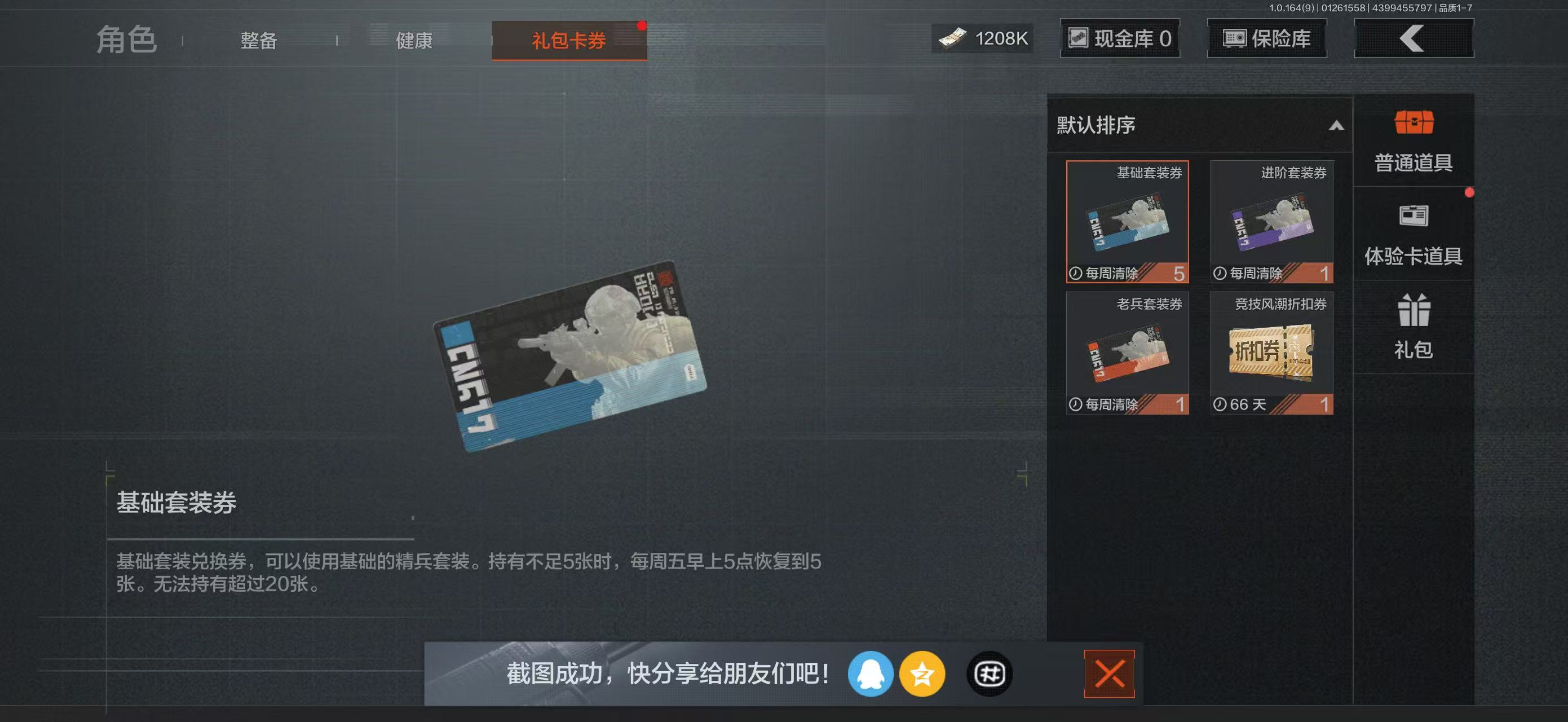This screenshot has width=1568, height=722.
Task: Open the 保险库 safe vault
Action: pos(1266,38)
